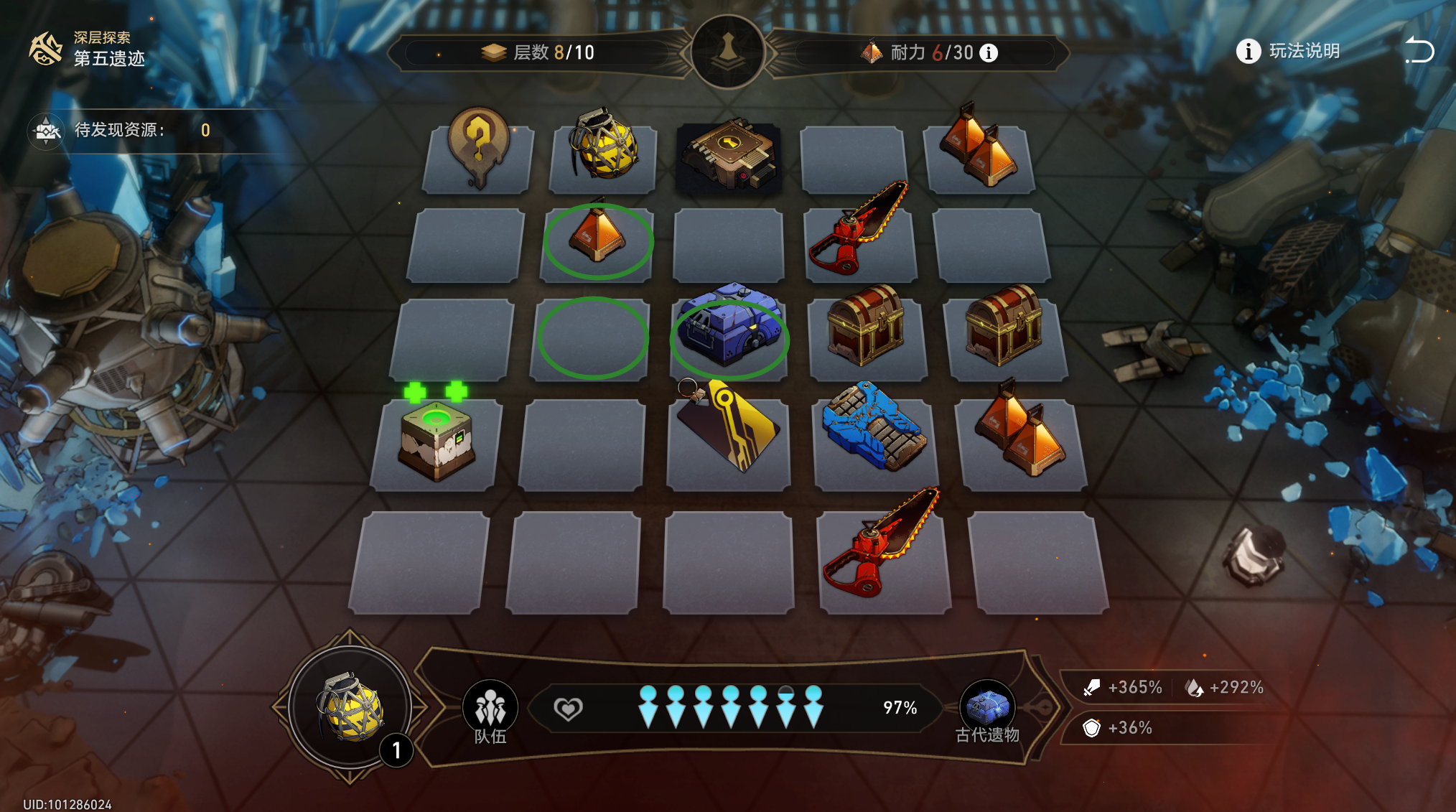Select the blue armored chest tile
Screen dimensions: 1456x812
729,330
